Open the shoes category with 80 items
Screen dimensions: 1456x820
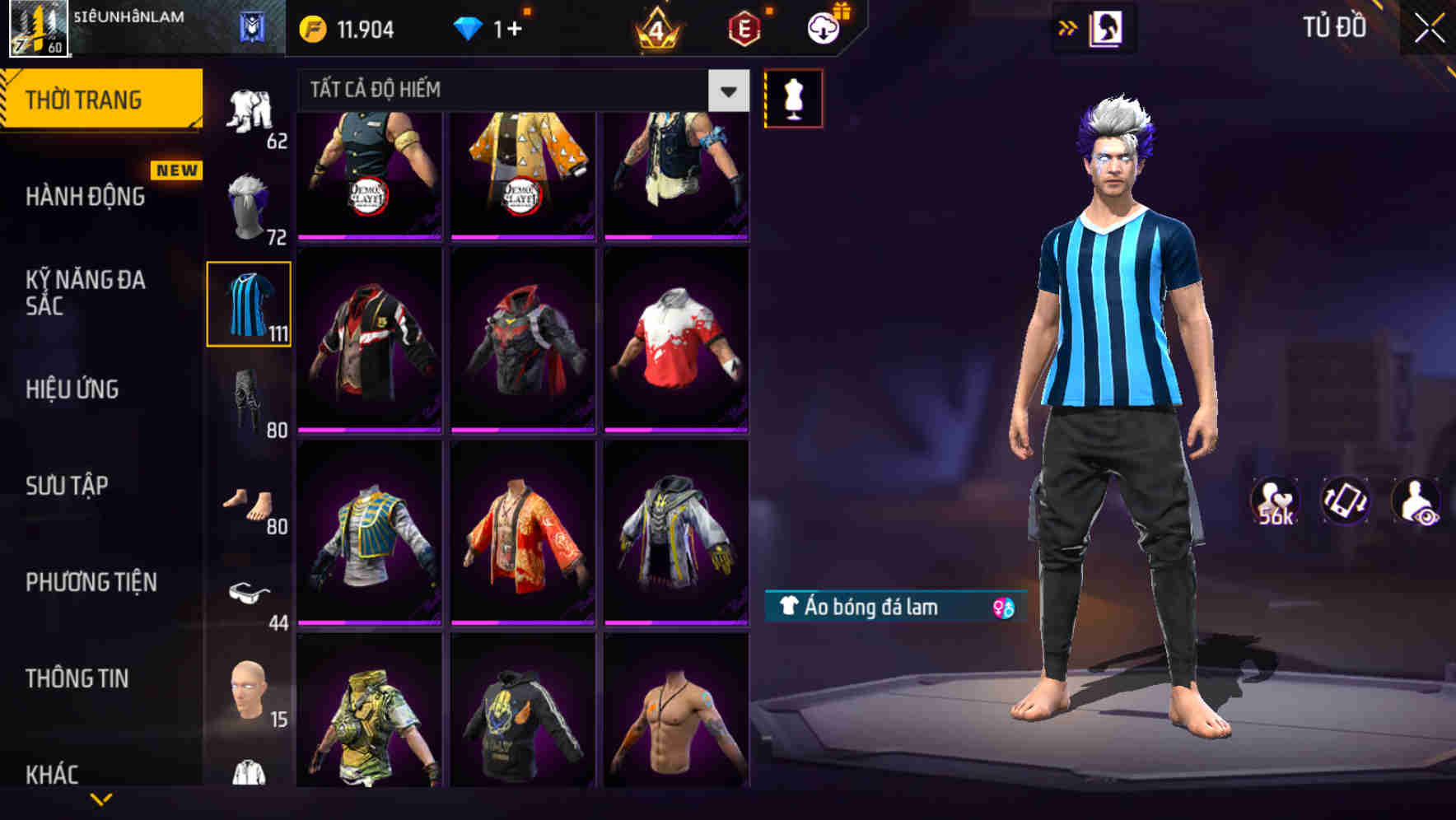(x=248, y=502)
